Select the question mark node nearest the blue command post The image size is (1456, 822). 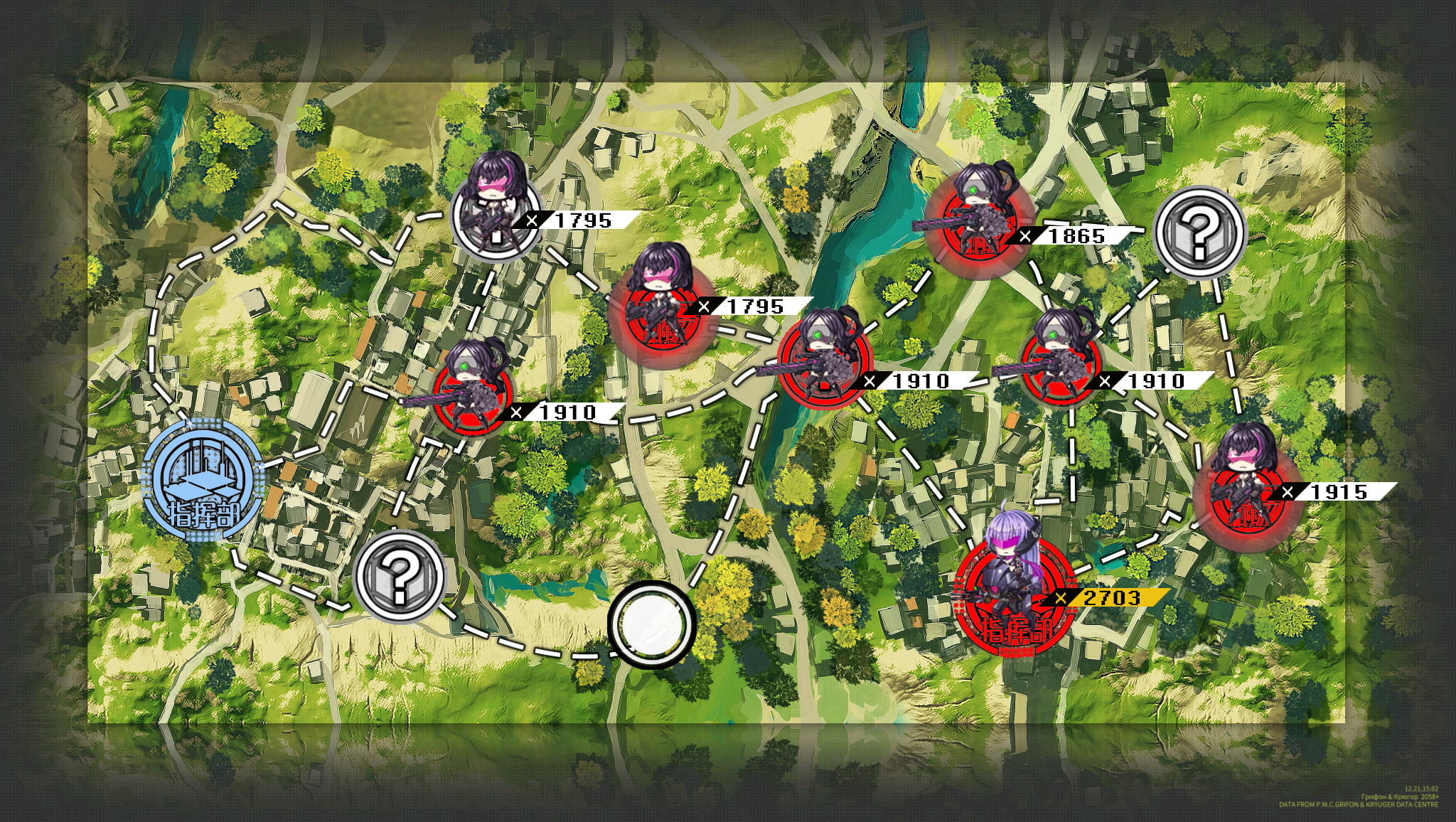(400, 575)
